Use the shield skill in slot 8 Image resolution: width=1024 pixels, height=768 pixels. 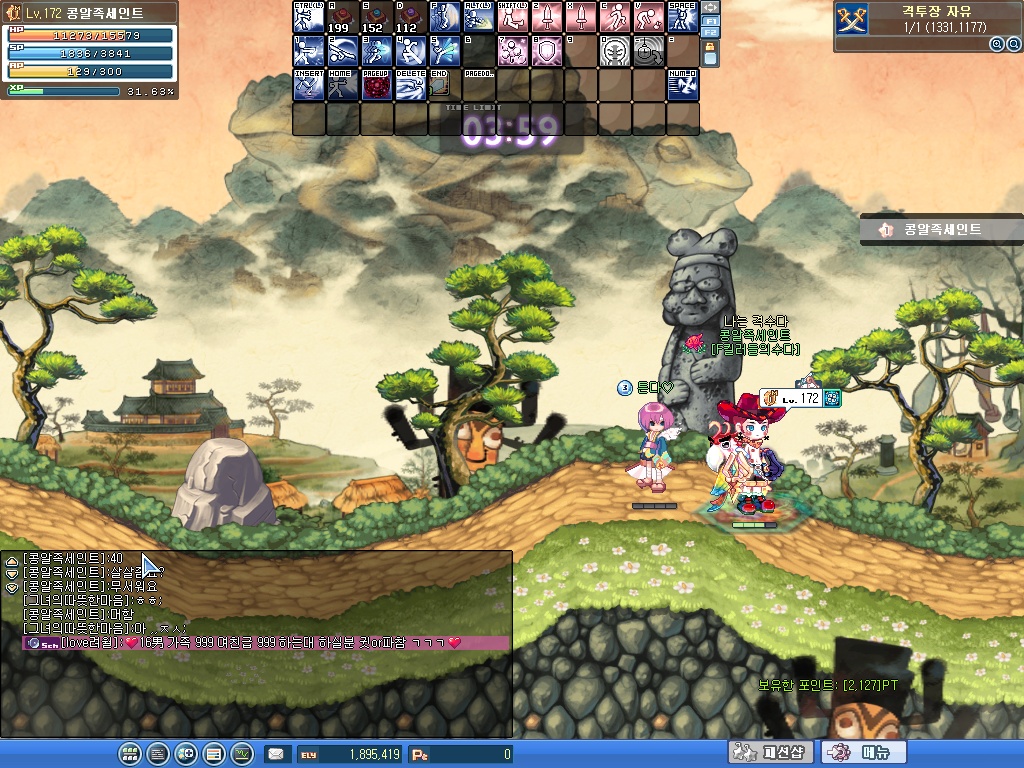tap(547, 51)
